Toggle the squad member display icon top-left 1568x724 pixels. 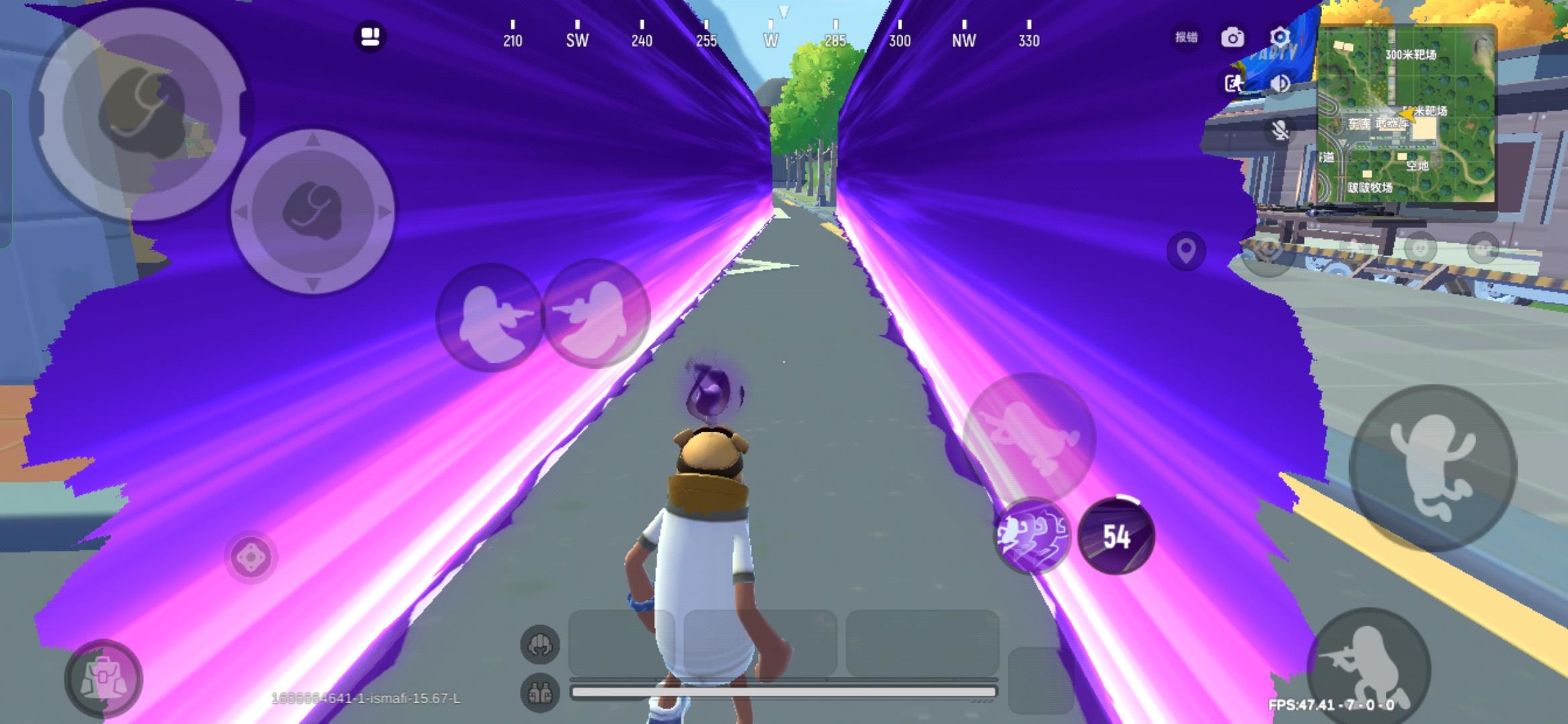(x=371, y=35)
